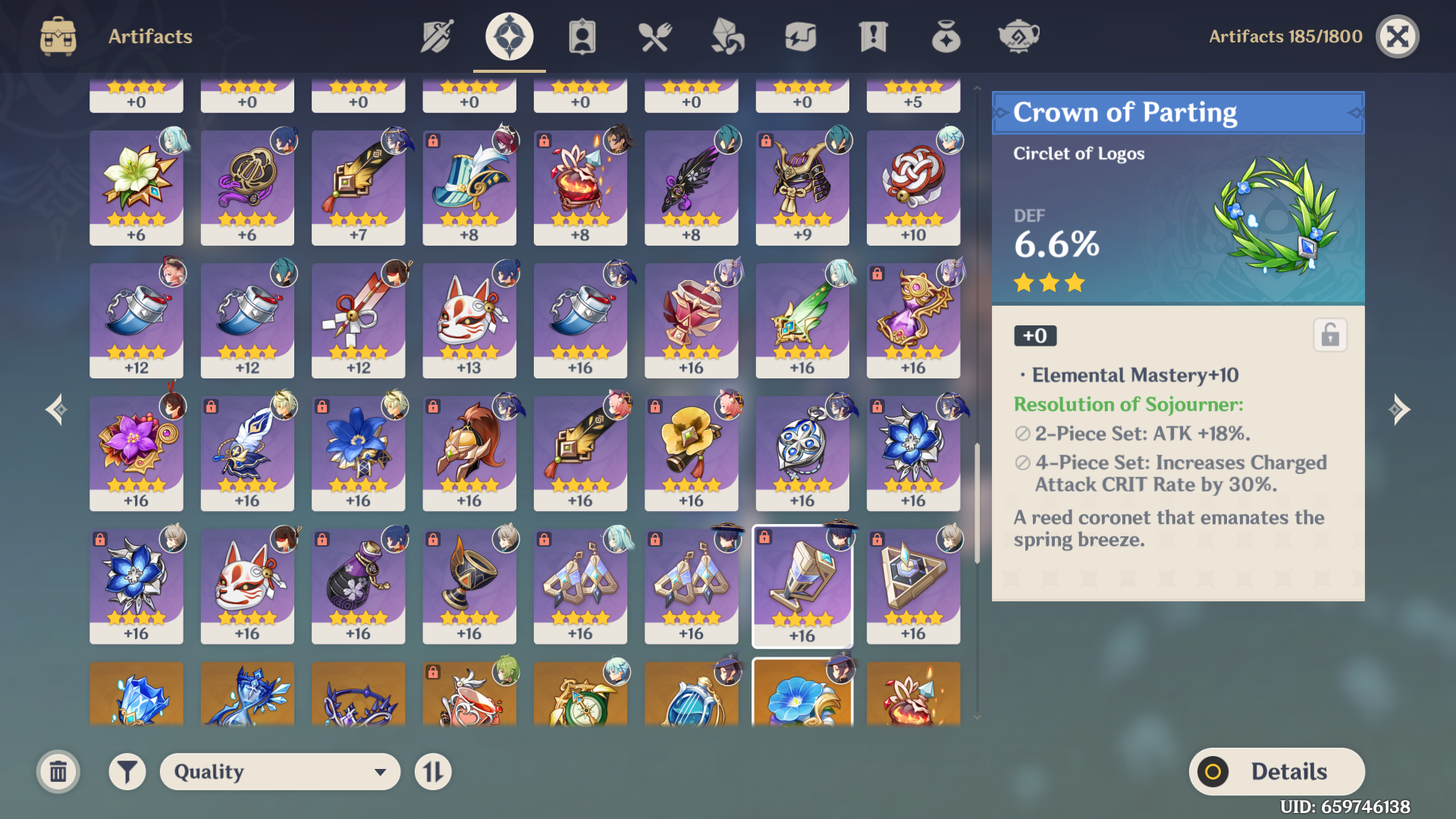Open the Quest Items inventory icon
Image resolution: width=1456 pixels, height=819 pixels.
tap(872, 36)
